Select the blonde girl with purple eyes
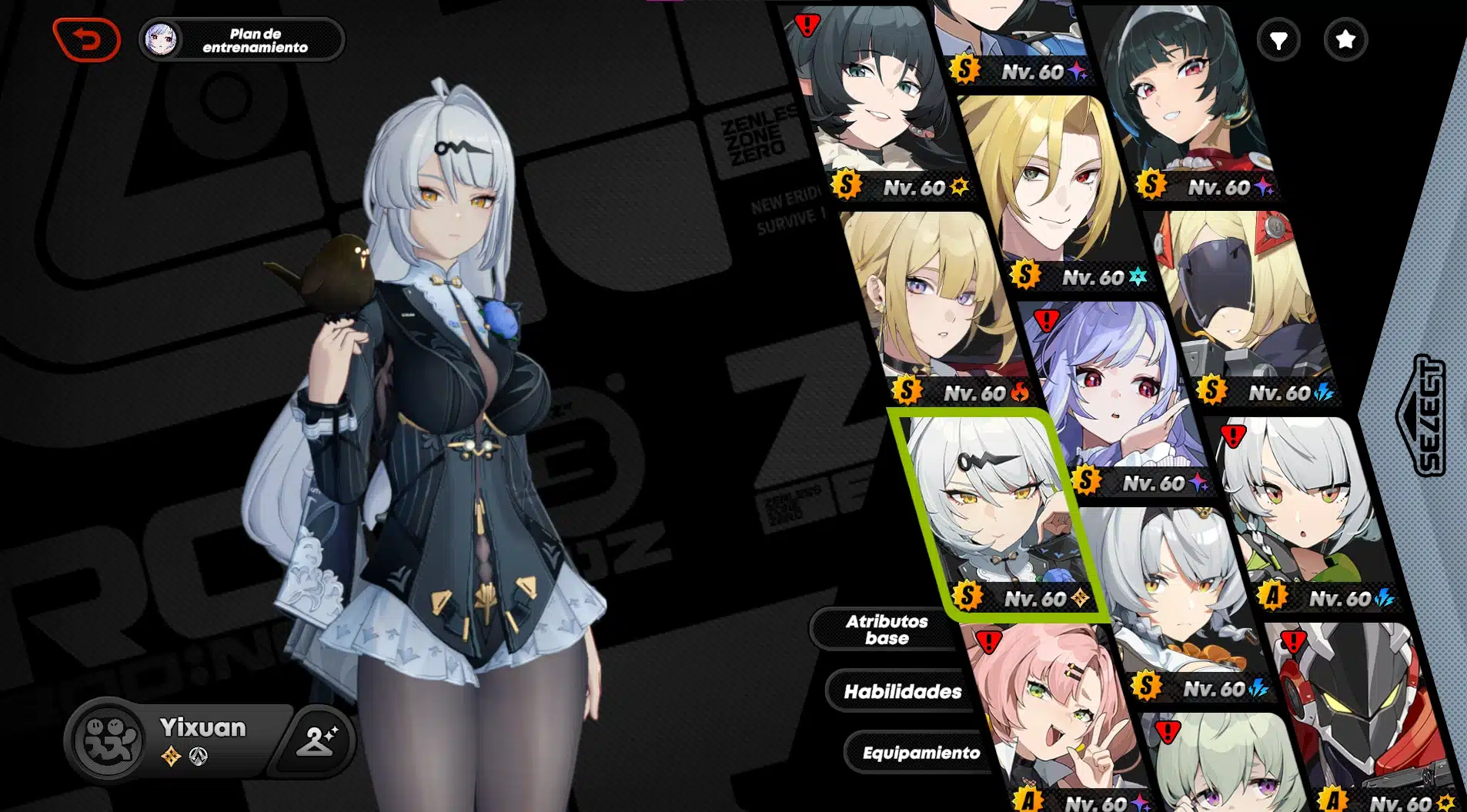This screenshot has height=812, width=1467. (936, 300)
